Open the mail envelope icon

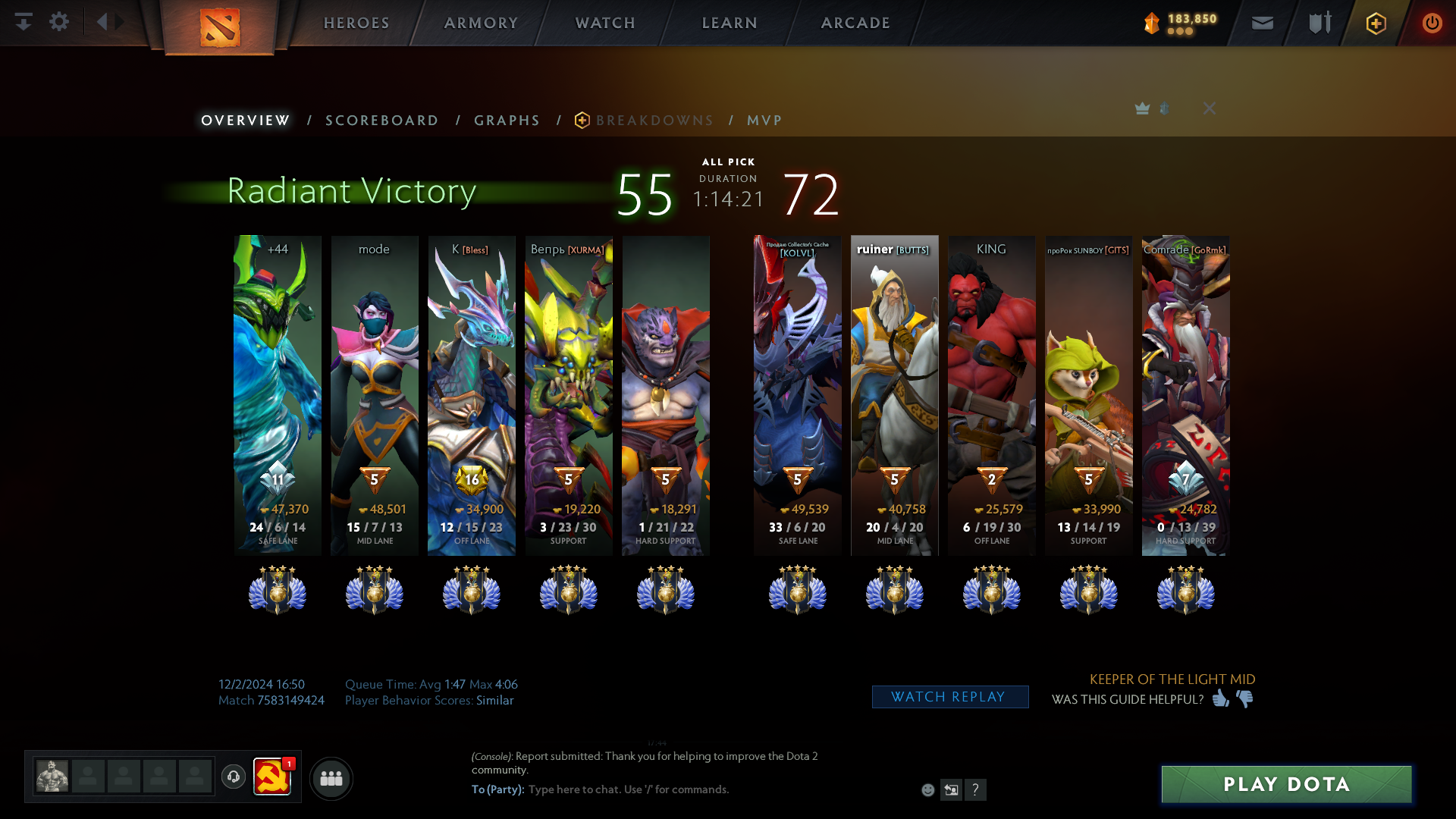point(1263,23)
